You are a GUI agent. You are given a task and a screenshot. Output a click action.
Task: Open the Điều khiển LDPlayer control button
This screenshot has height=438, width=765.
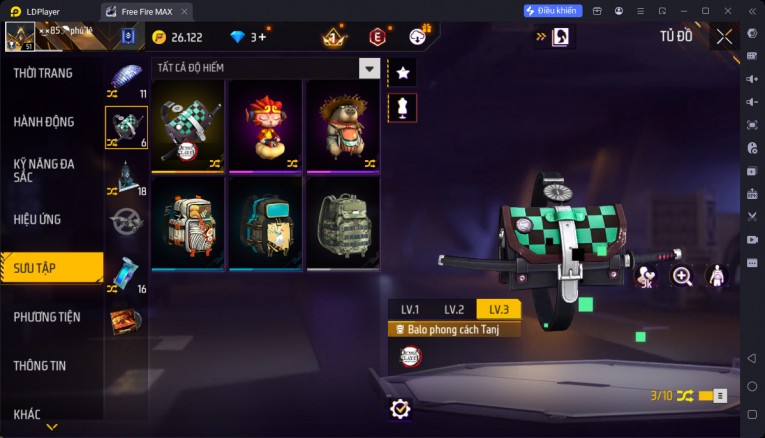[x=553, y=11]
